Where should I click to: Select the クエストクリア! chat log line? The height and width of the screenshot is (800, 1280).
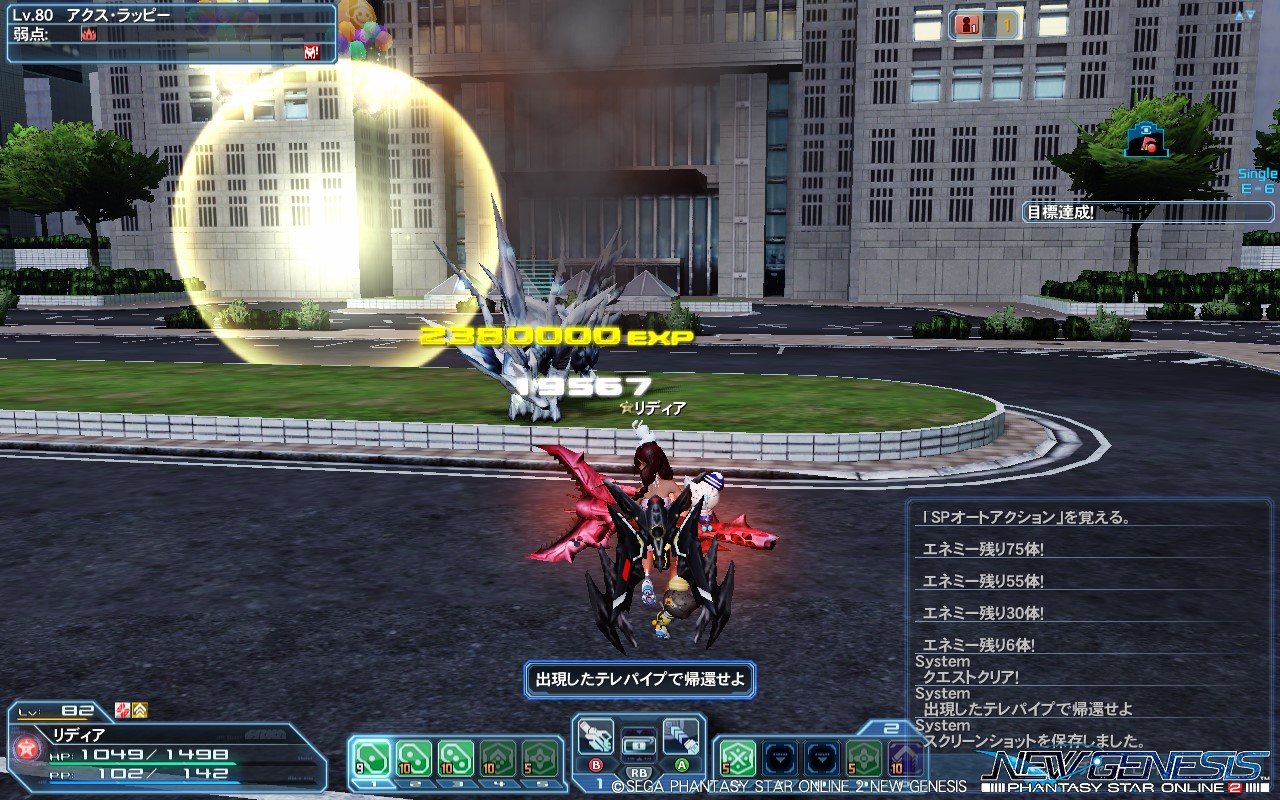[971, 677]
